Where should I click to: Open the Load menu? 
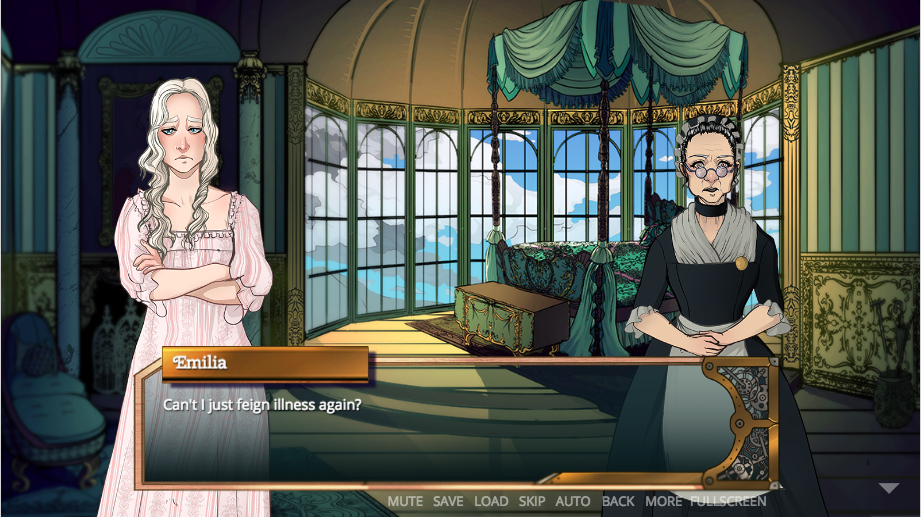[x=491, y=501]
